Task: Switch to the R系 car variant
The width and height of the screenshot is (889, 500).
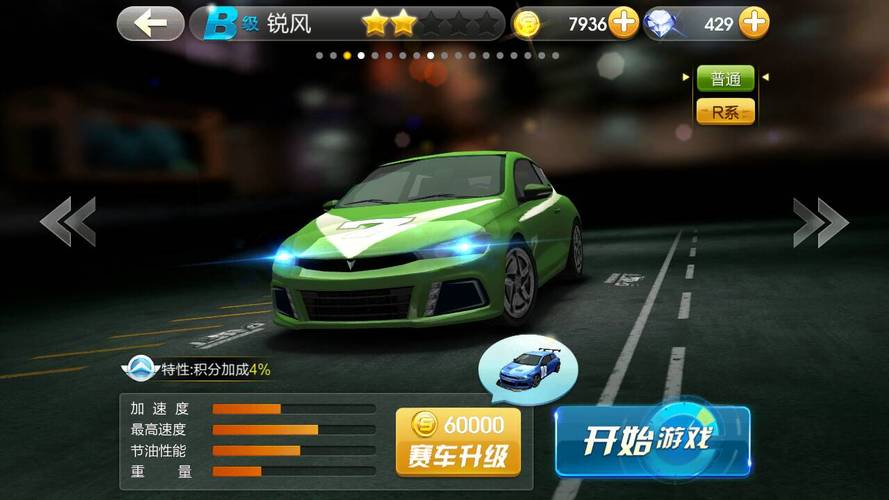Action: [725, 112]
